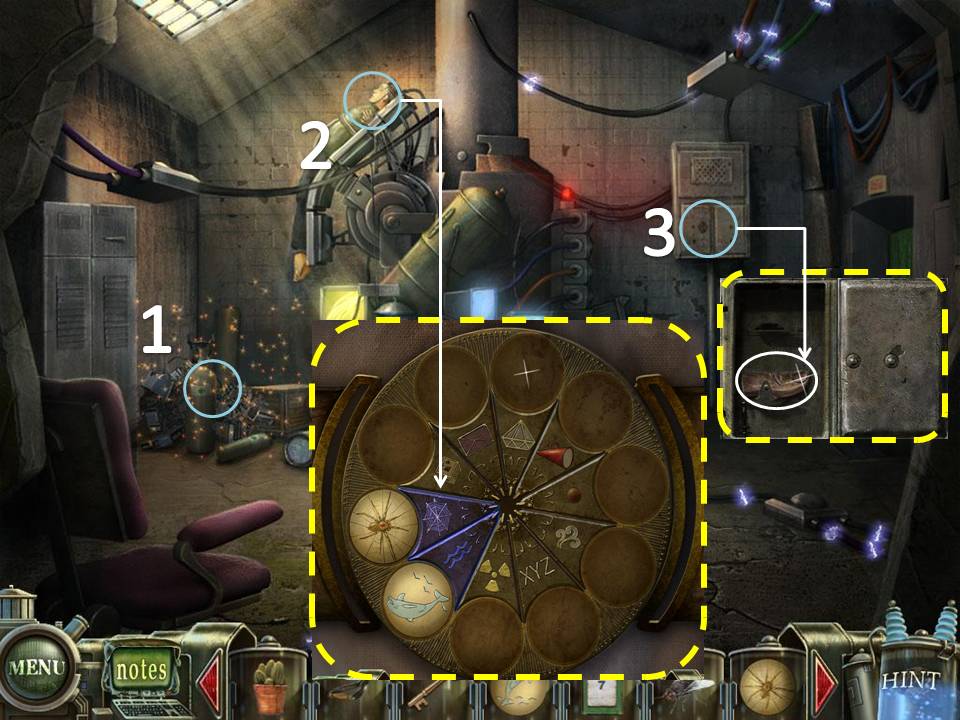Pick the number 7 card in inventory
Viewport: 960px width, 720px height.
click(599, 694)
